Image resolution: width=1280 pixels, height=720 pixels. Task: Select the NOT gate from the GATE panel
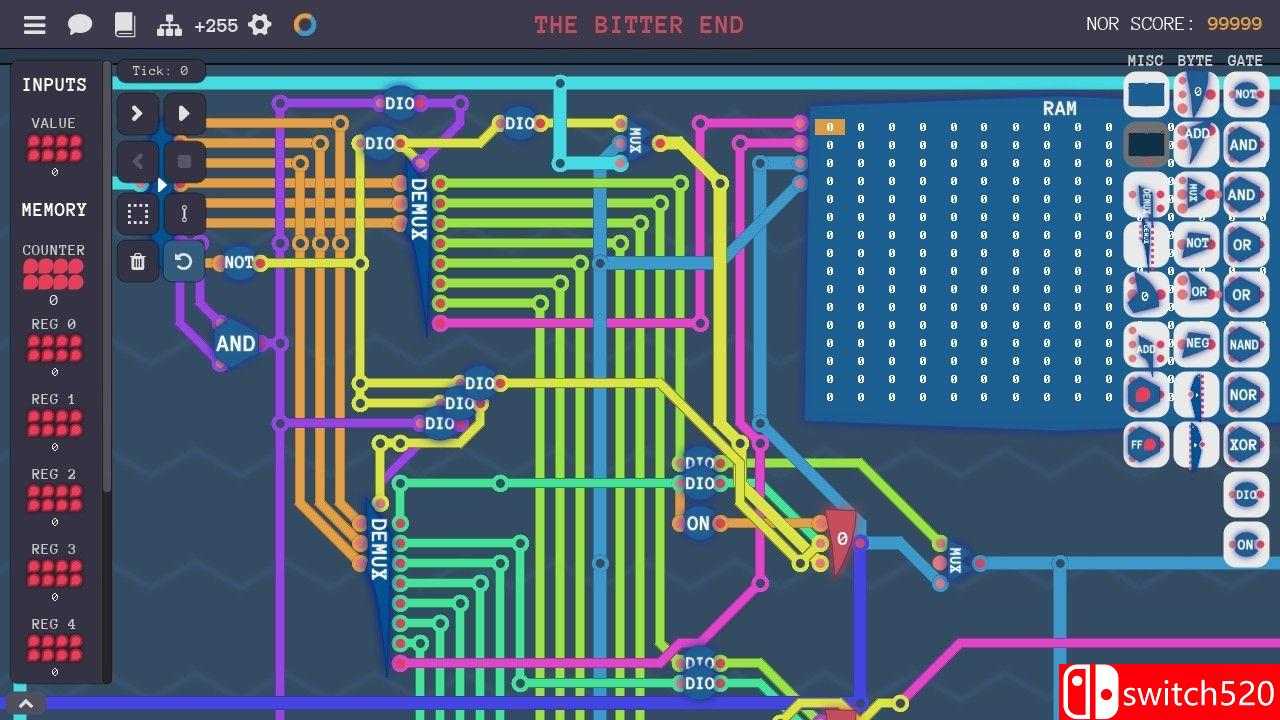(1245, 94)
